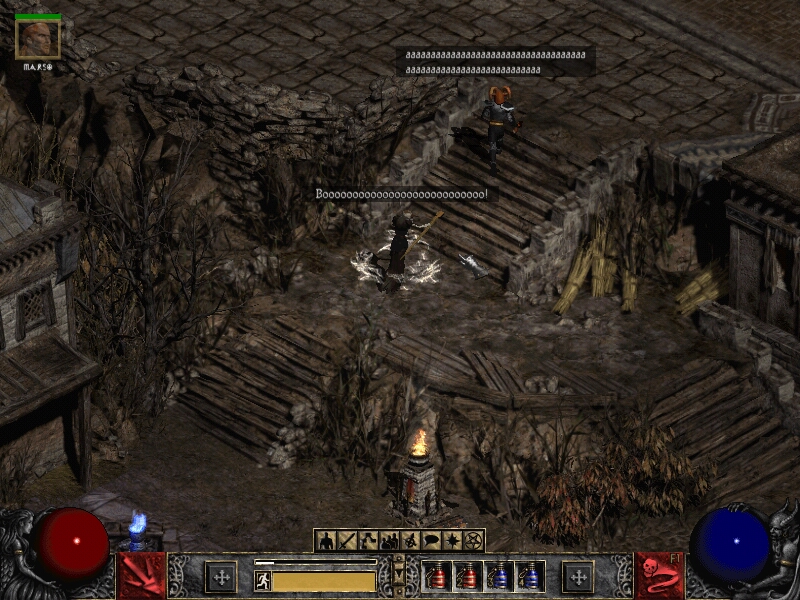Open the inventory with the sword icon

(346, 541)
